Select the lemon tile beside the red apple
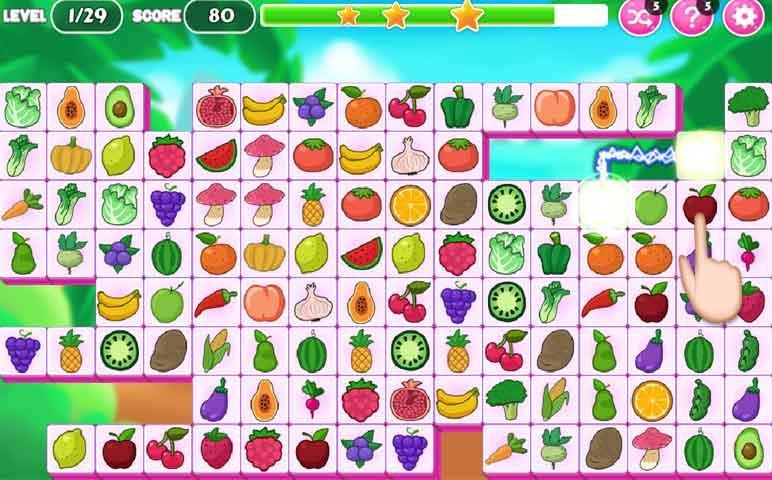The image size is (772, 480). point(70,447)
